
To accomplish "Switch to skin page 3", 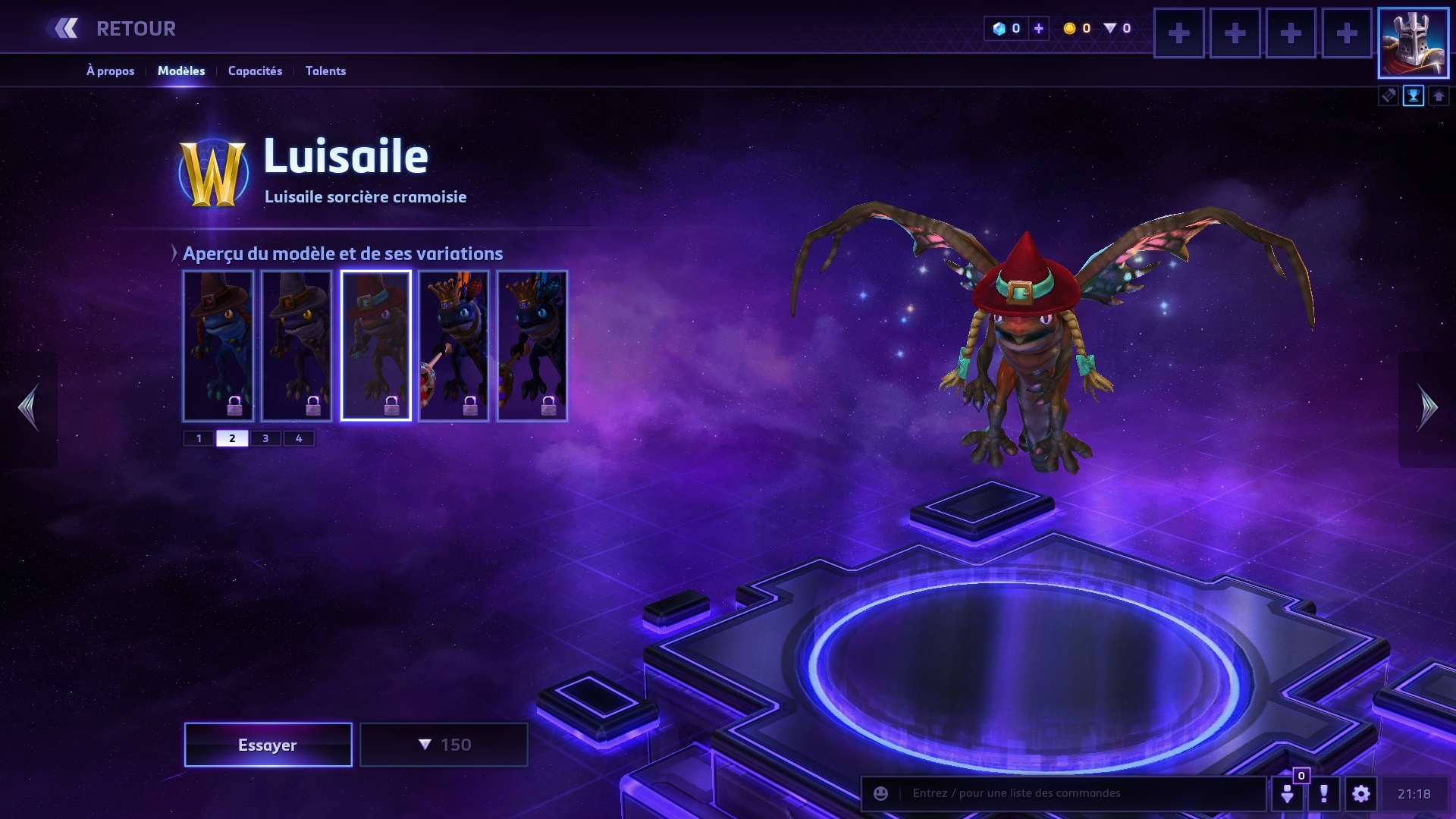I will [x=265, y=438].
